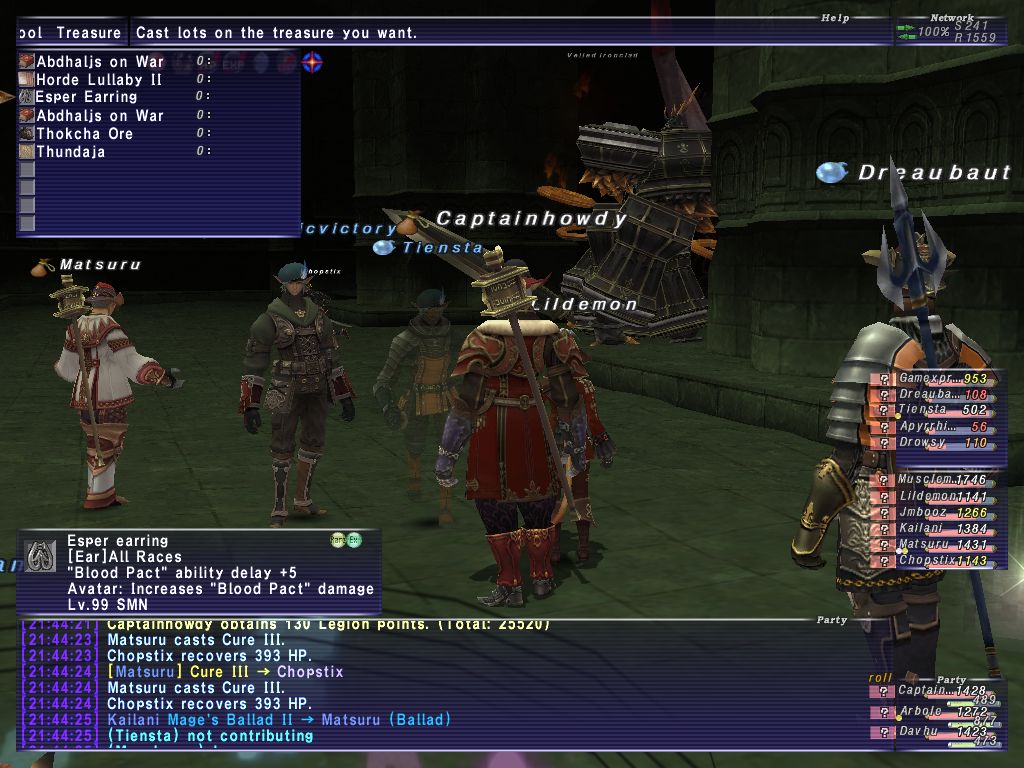1024x768 pixels.
Task: Target Kailani in the alliance list
Action: click(x=922, y=529)
